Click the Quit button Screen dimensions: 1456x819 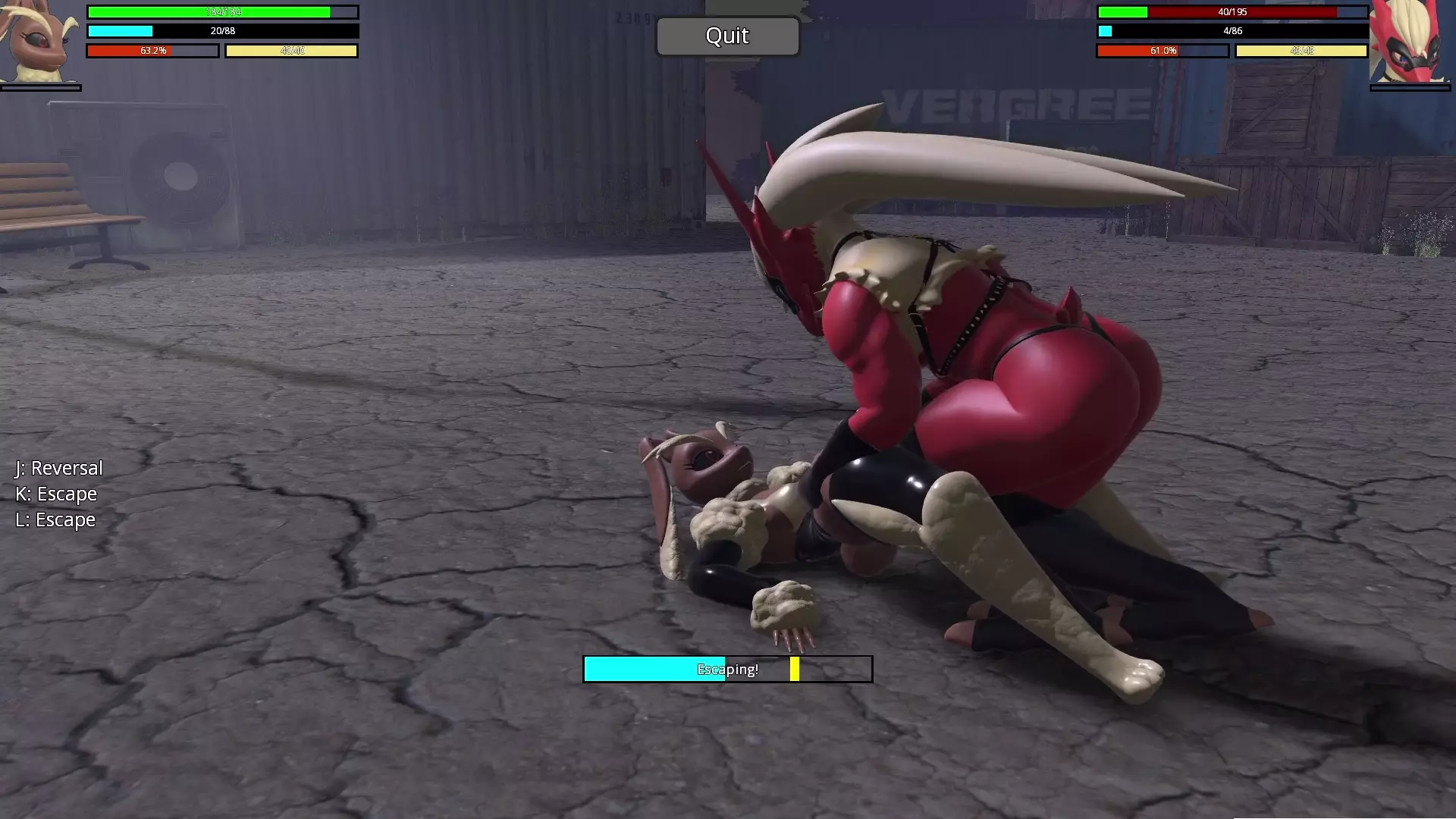[x=727, y=36]
